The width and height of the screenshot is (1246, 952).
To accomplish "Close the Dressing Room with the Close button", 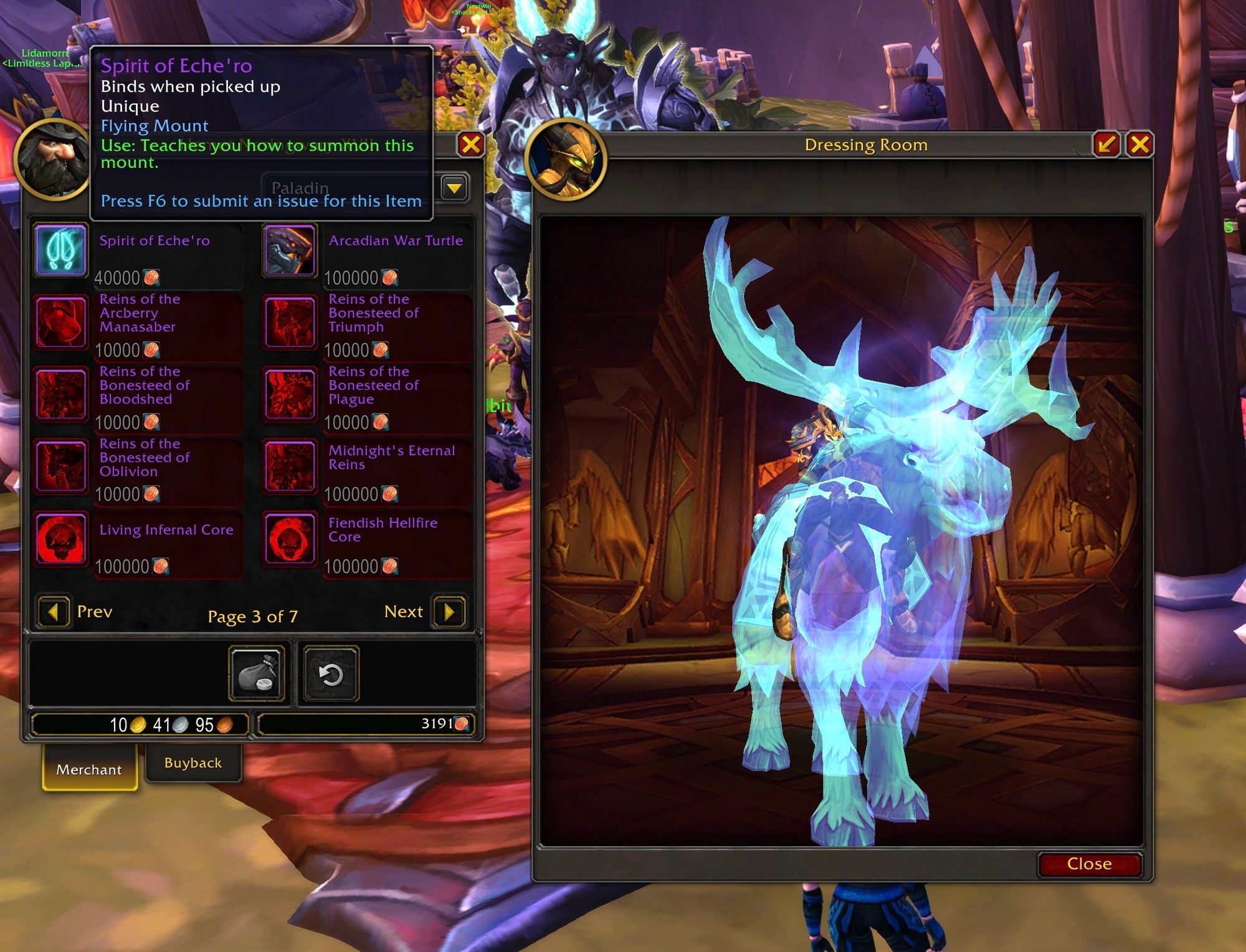I will [x=1089, y=864].
